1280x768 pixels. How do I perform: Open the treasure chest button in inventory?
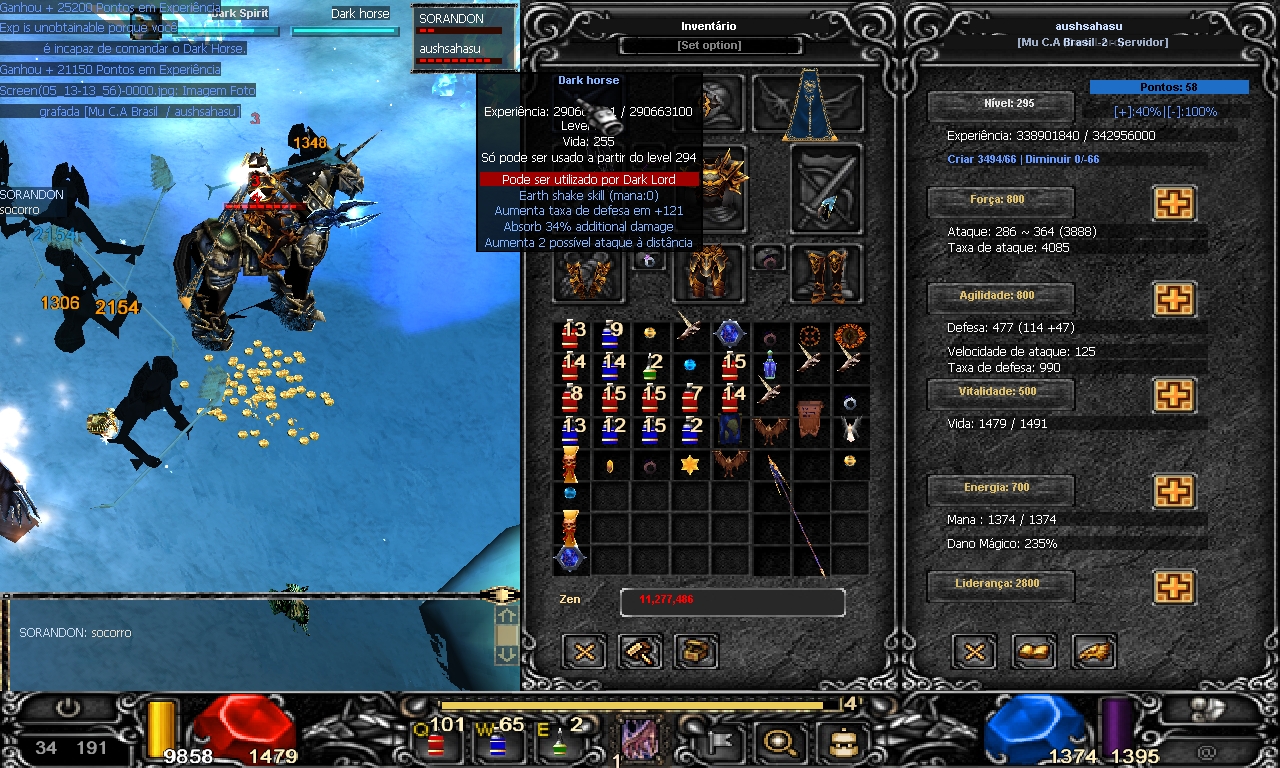coord(696,652)
